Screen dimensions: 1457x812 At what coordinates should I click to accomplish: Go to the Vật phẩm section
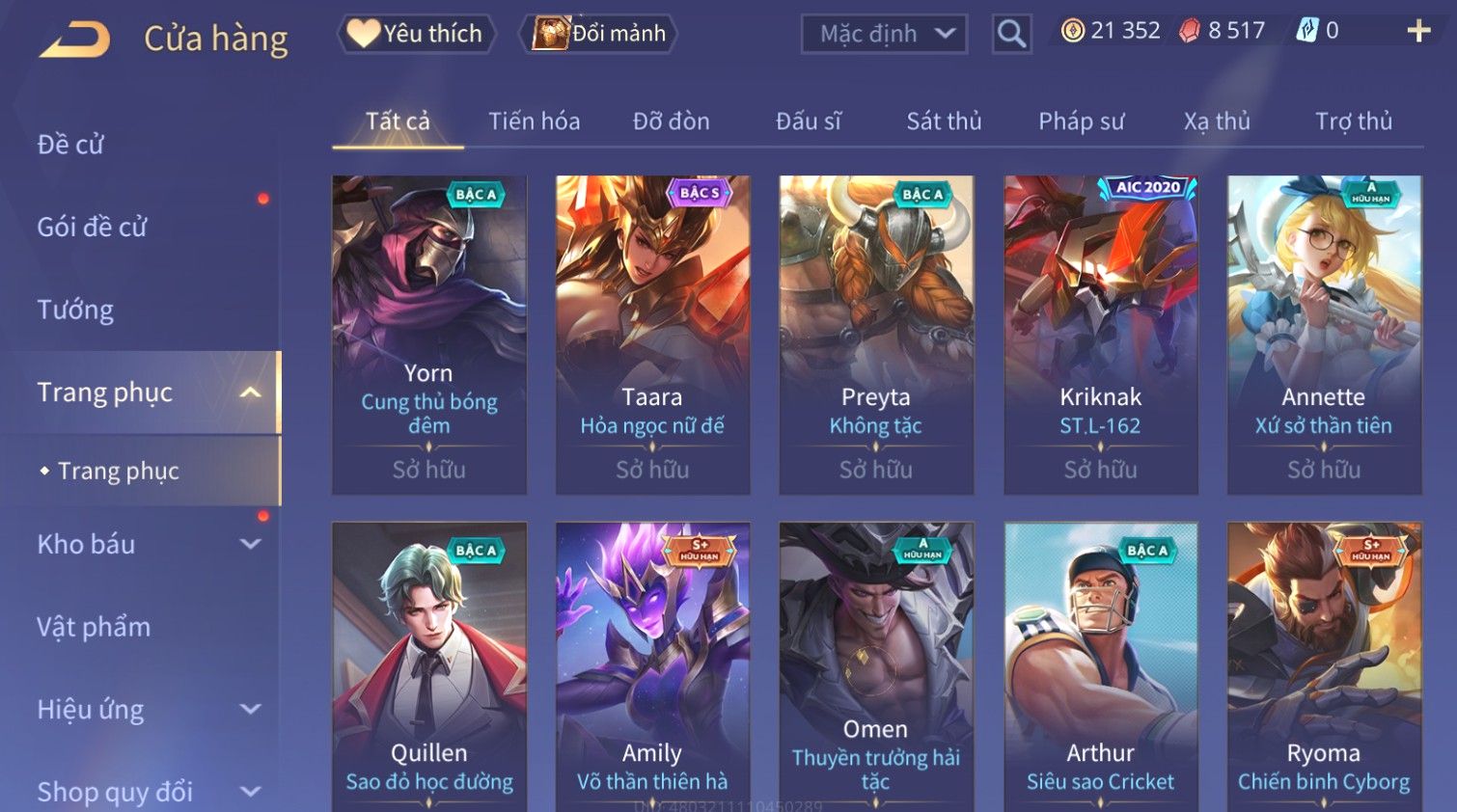click(94, 627)
